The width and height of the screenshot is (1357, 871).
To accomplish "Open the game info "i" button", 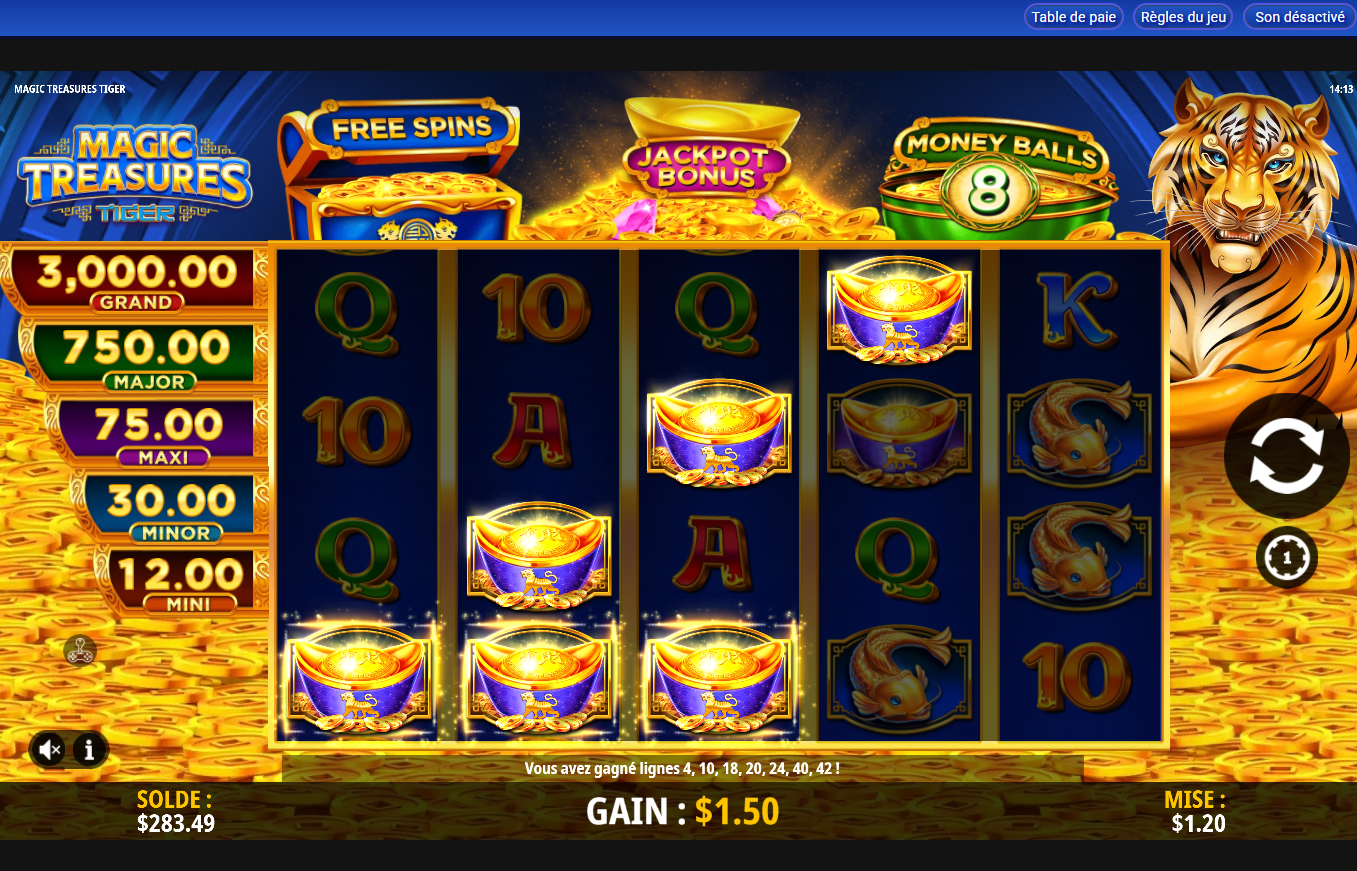I will coord(89,749).
